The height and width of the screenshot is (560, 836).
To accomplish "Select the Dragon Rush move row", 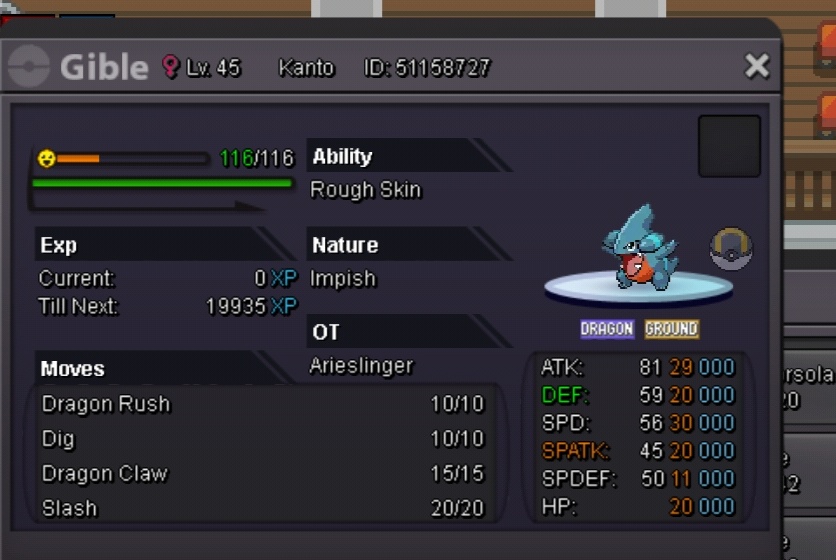I will 262,404.
